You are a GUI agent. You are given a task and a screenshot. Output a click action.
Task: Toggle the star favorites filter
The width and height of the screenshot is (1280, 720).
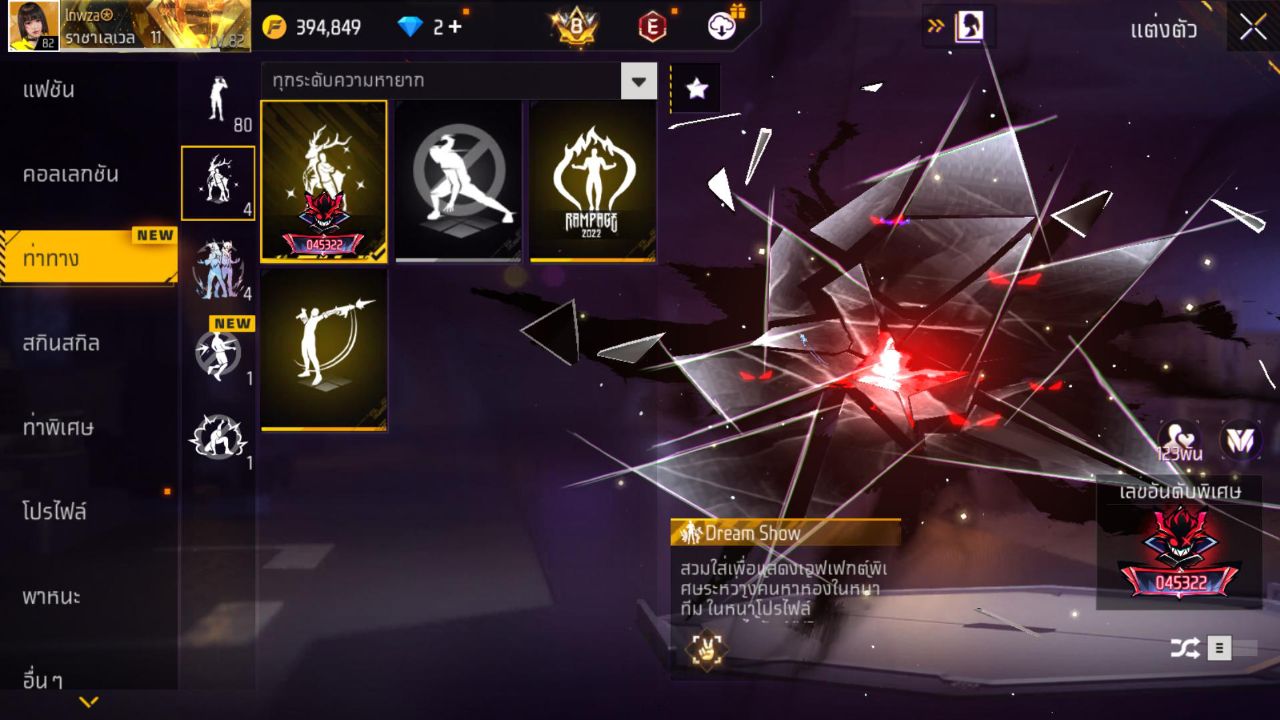coord(694,88)
